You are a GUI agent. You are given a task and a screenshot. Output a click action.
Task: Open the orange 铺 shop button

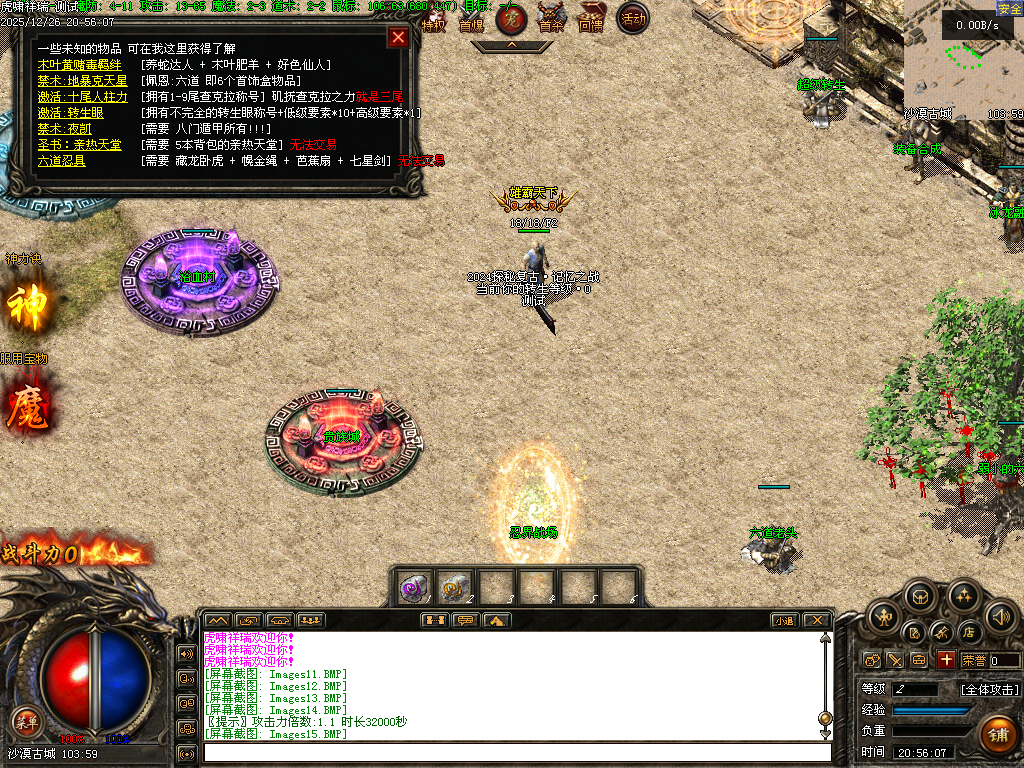(997, 735)
